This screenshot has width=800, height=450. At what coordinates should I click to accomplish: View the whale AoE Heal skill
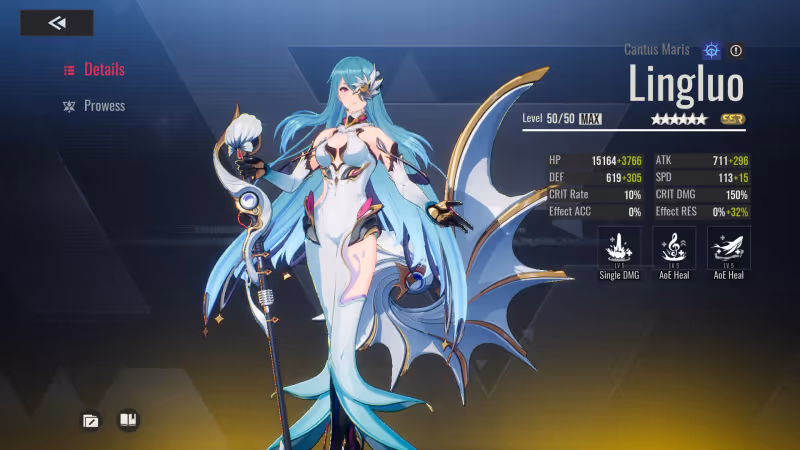click(x=729, y=247)
